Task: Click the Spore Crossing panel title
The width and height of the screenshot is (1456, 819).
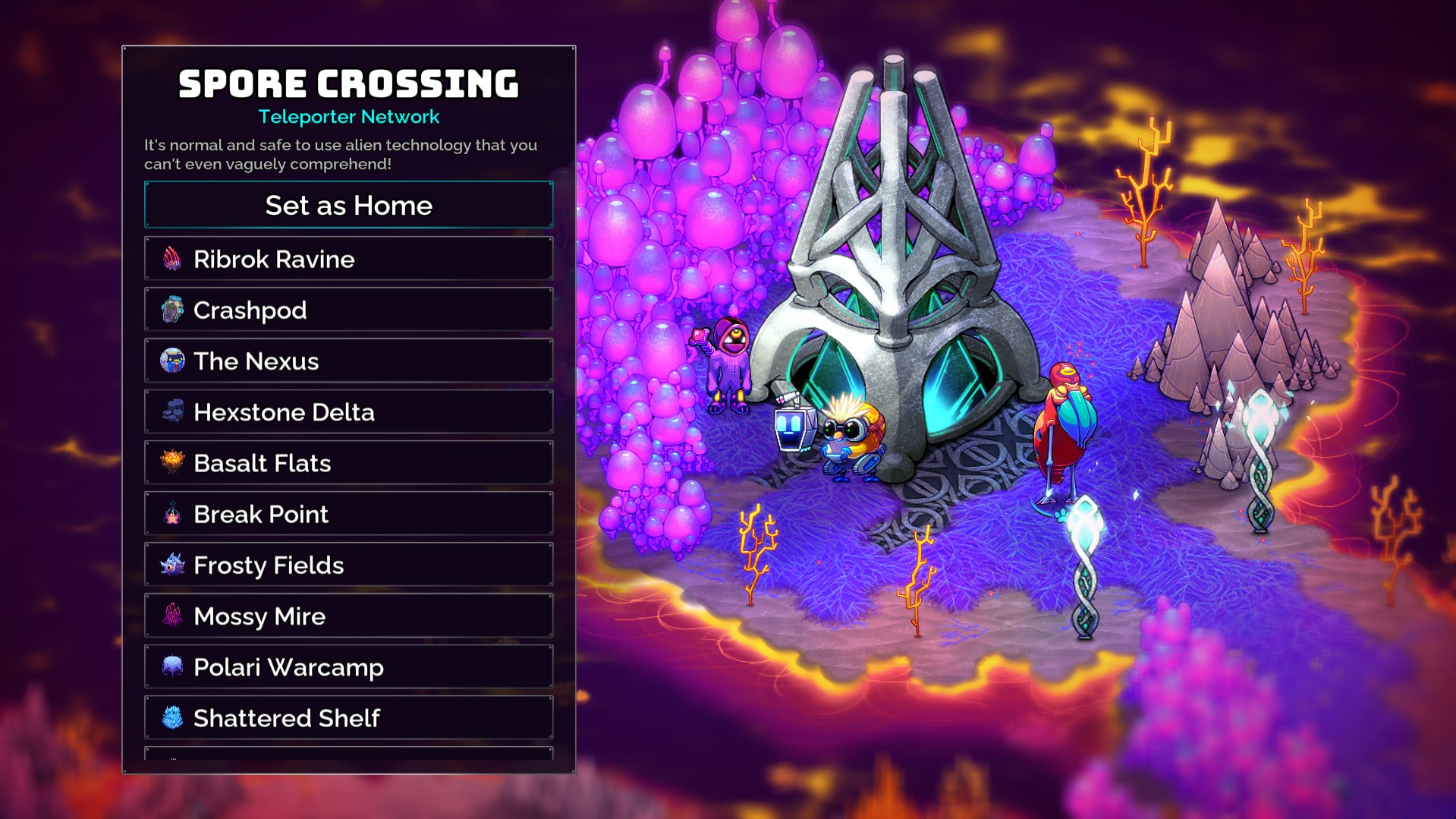Action: pyautogui.click(x=347, y=83)
